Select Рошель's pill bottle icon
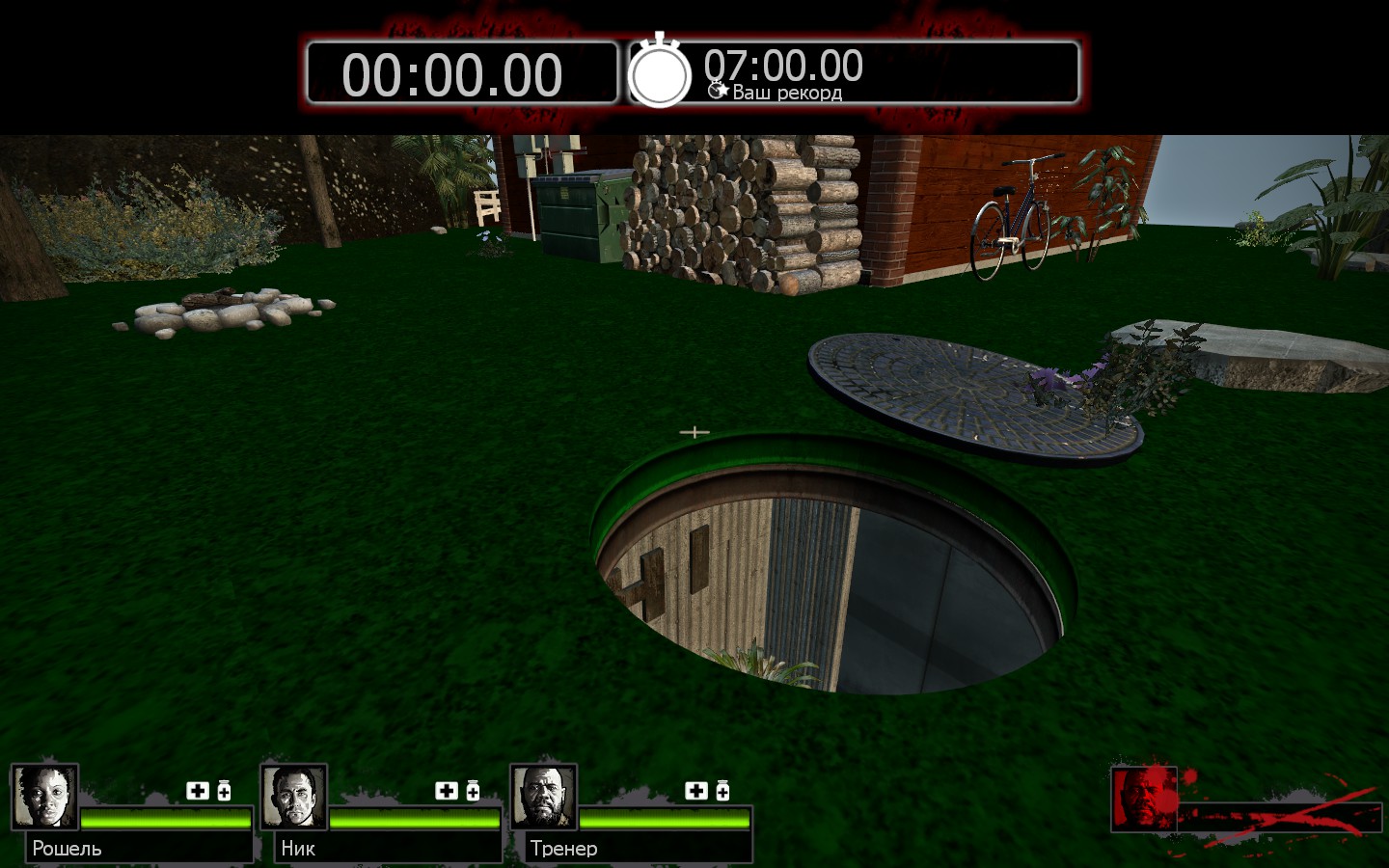Image resolution: width=1389 pixels, height=868 pixels. 224,791
